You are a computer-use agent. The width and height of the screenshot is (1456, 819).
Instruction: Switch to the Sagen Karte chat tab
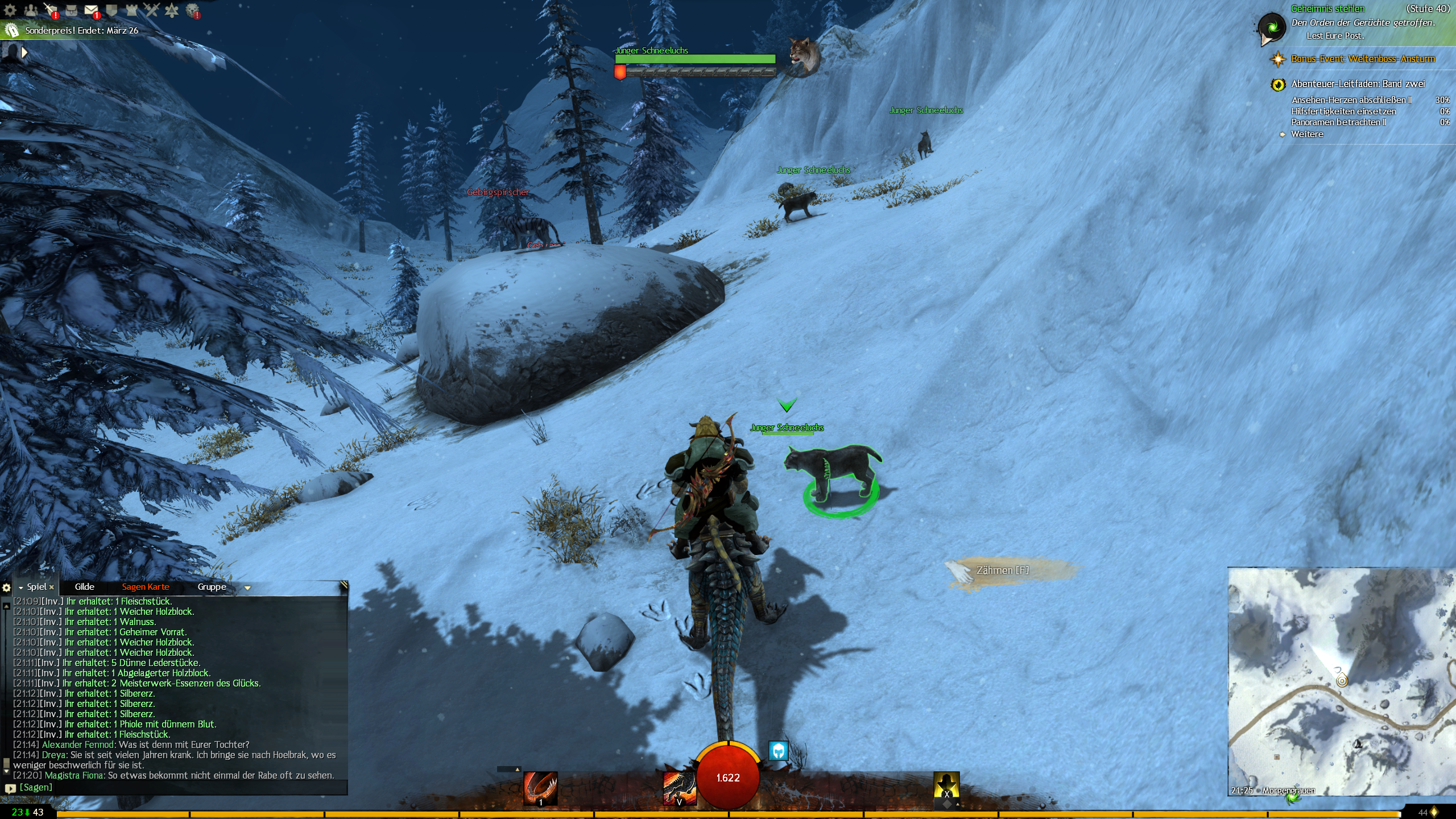coord(146,587)
